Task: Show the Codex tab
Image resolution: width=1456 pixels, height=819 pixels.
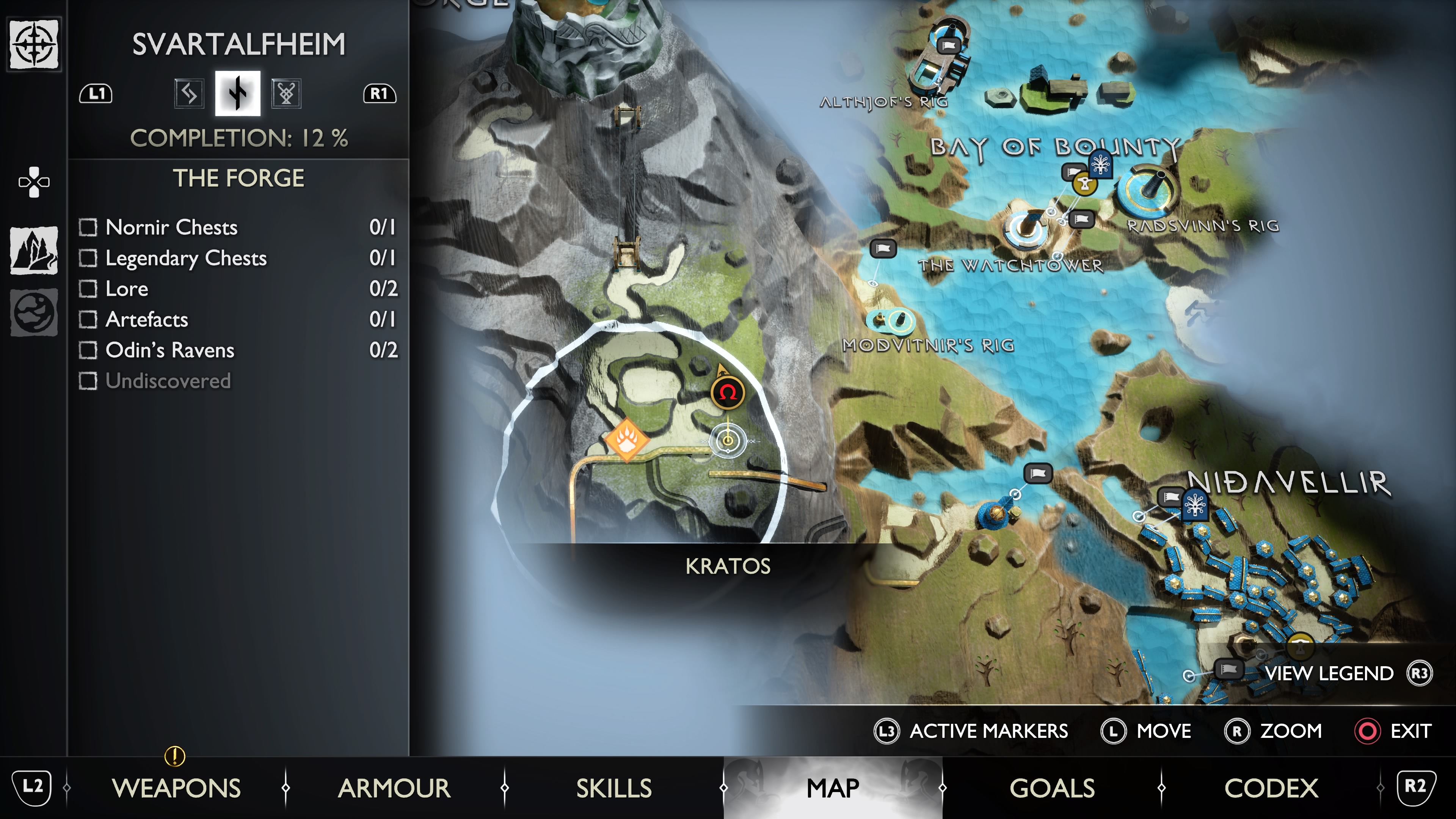Action: [1271, 788]
